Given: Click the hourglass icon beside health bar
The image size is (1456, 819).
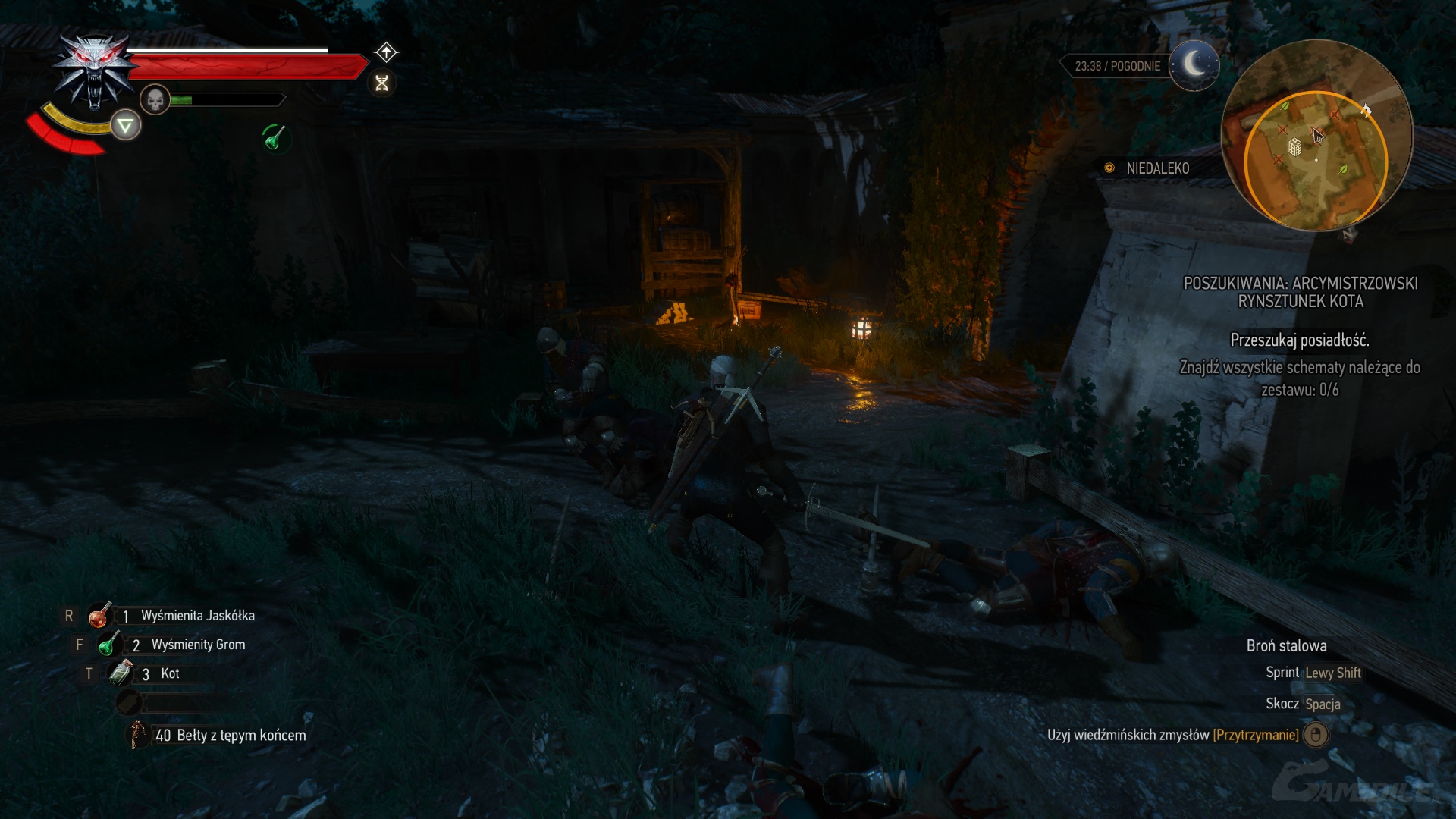Looking at the screenshot, I should click(x=381, y=83).
